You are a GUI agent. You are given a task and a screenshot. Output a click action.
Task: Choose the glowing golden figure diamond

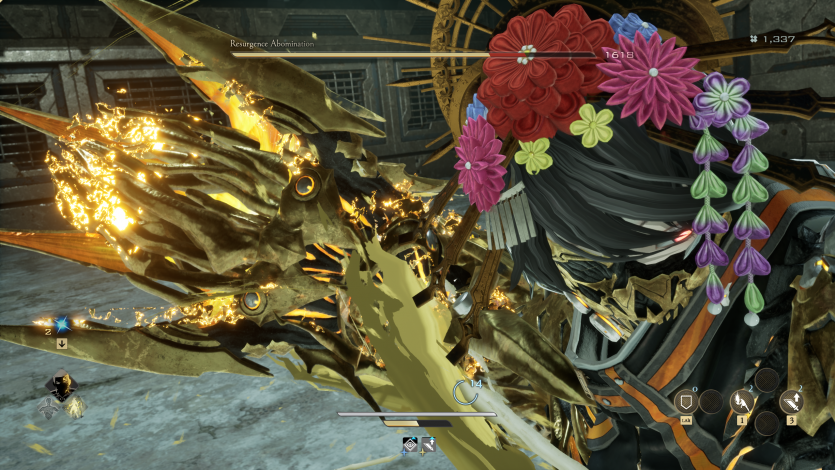click(x=76, y=406)
